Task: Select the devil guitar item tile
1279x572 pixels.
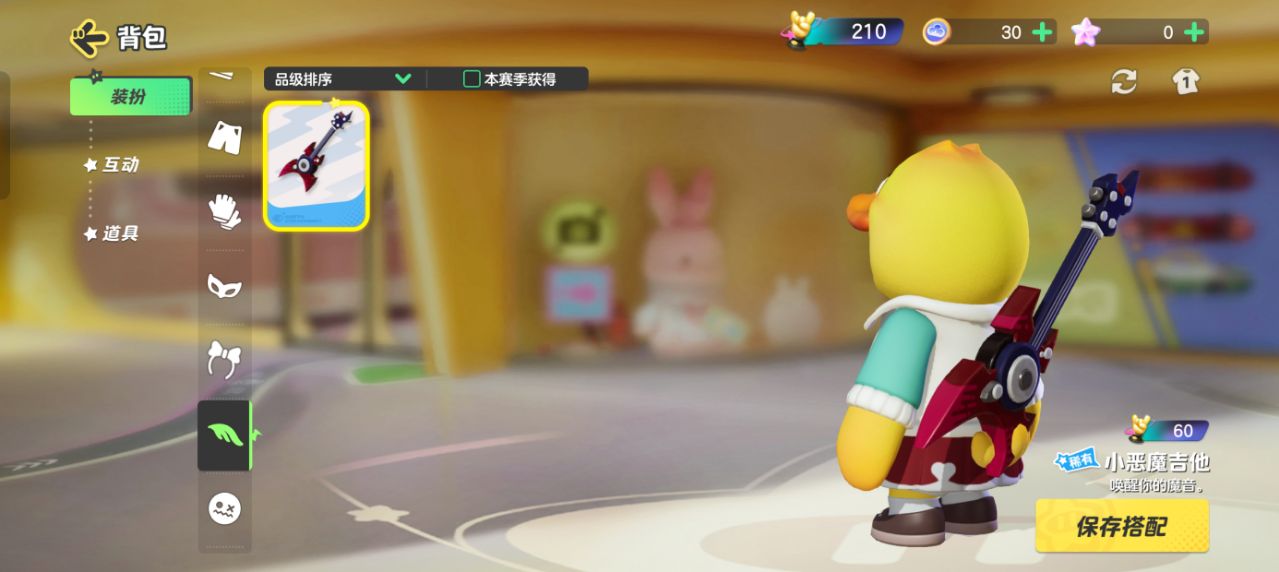Action: coord(316,165)
